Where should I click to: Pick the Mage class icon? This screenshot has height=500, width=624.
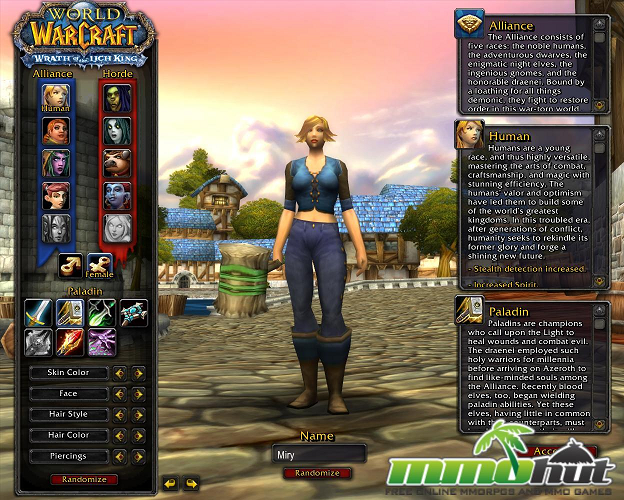pos(69,343)
